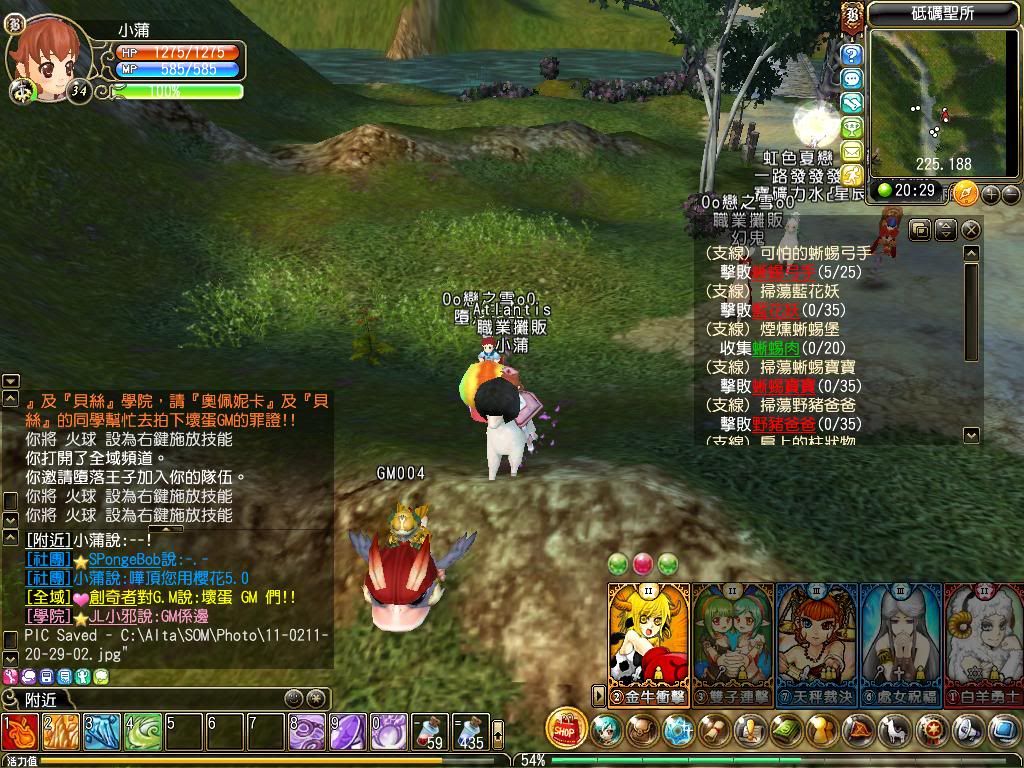The width and height of the screenshot is (1024, 768).
Task: Activate the green wind swirl skill
Action: tap(143, 733)
